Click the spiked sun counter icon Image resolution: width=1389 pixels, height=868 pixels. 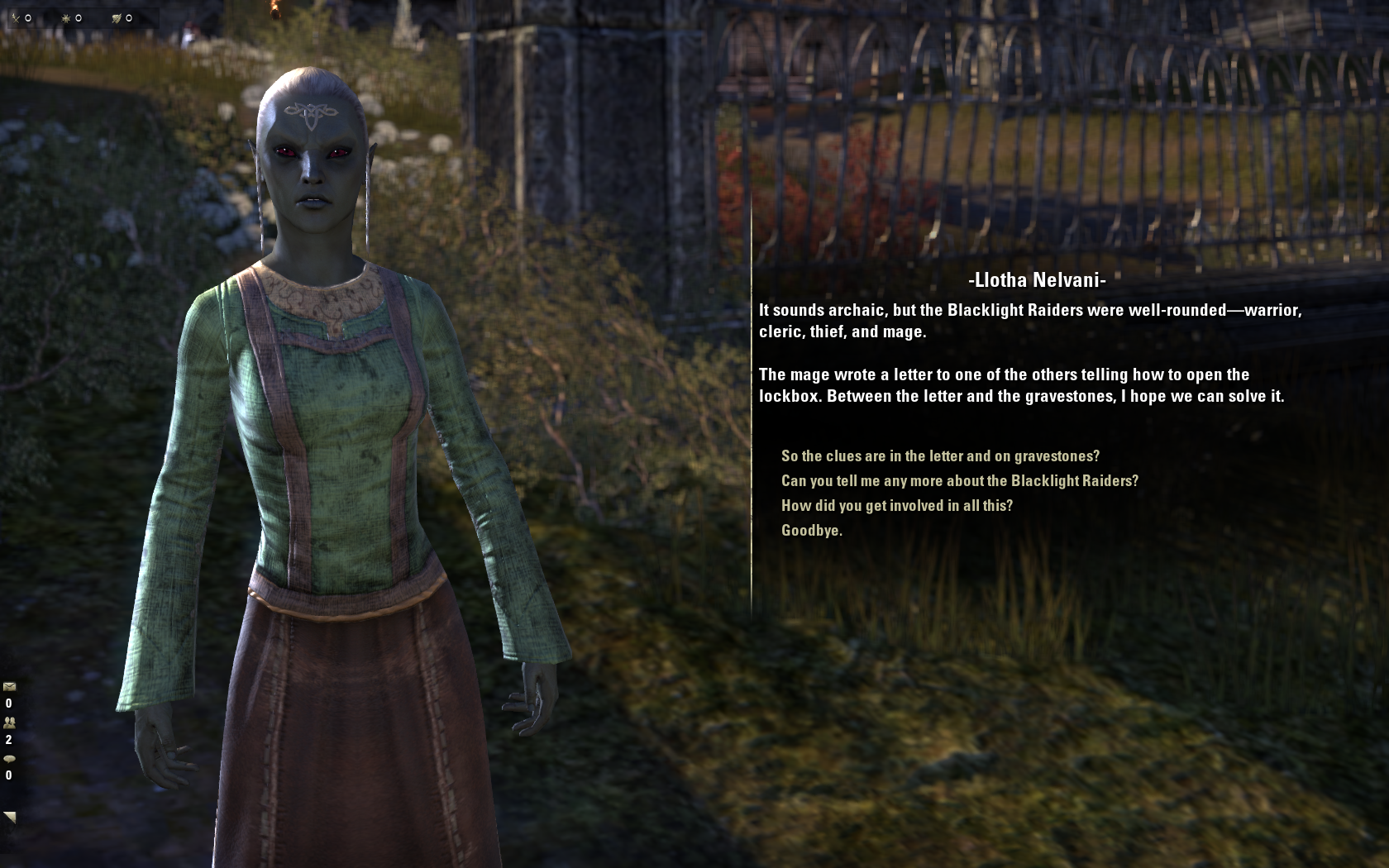click(x=65, y=17)
